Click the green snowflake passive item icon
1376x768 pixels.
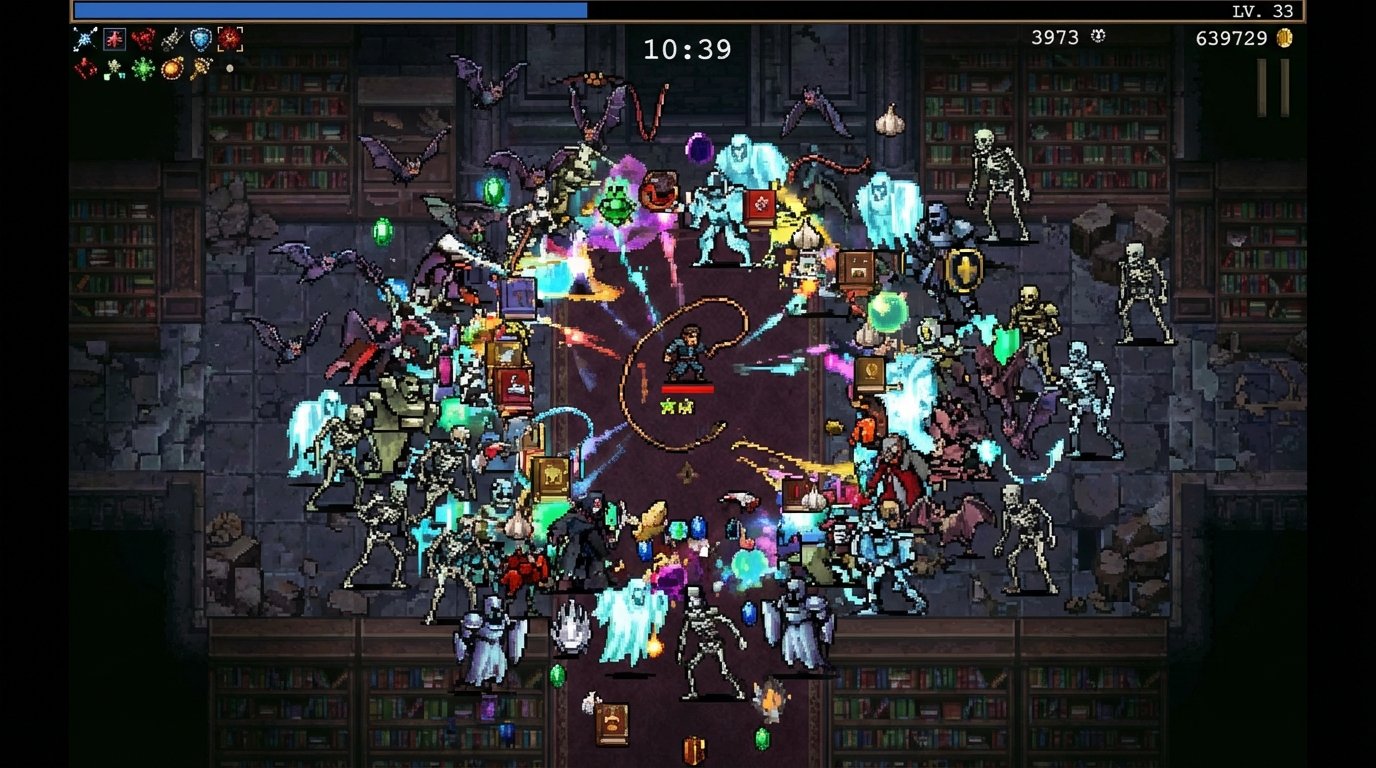[x=142, y=70]
